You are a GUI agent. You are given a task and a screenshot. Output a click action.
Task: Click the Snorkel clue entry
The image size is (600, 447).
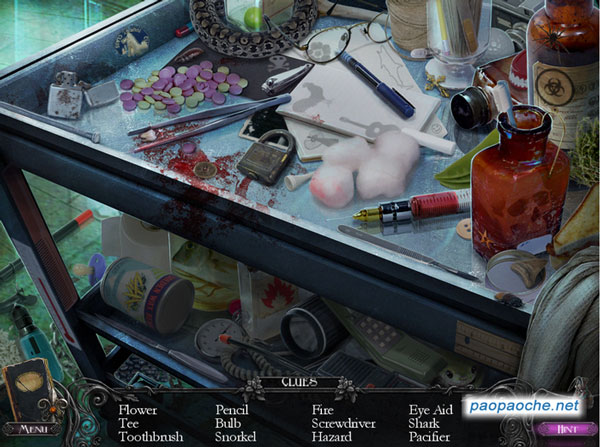pos(236,437)
